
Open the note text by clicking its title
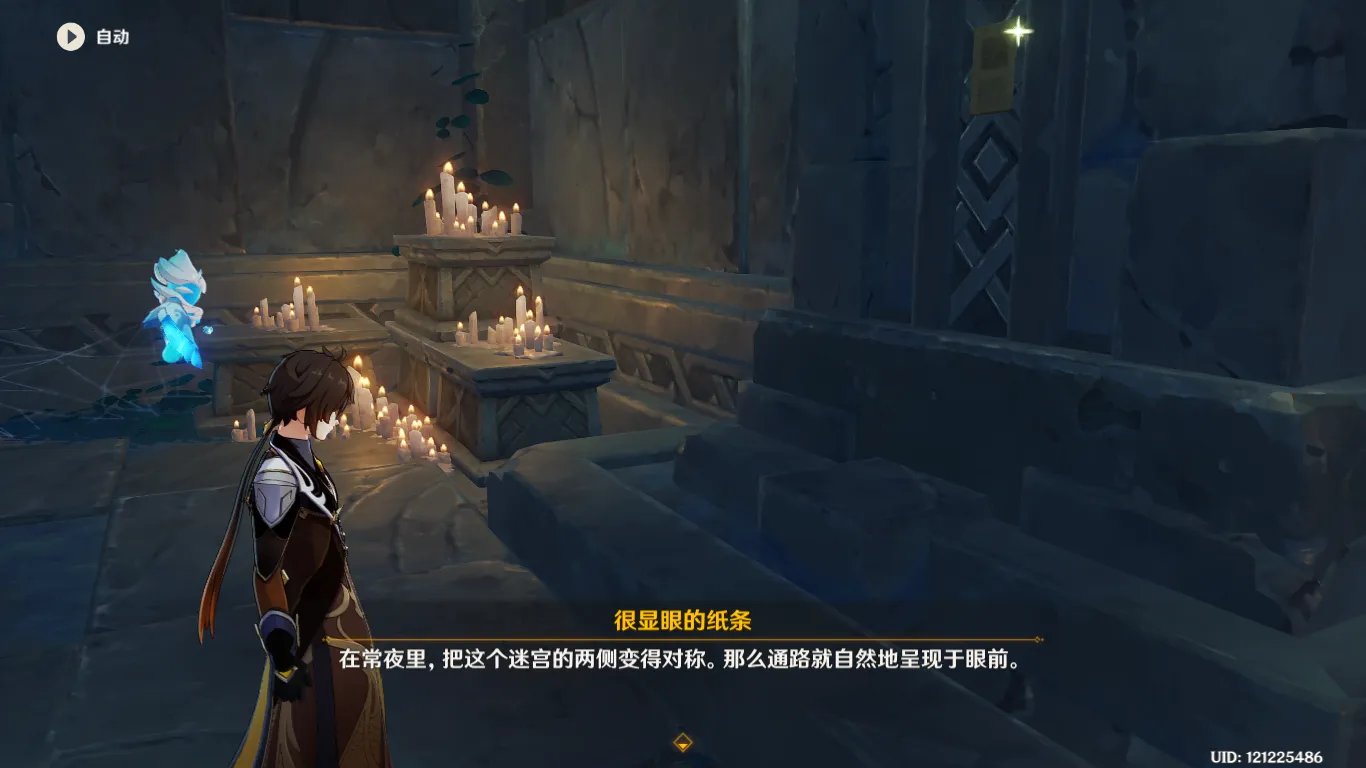(x=683, y=618)
